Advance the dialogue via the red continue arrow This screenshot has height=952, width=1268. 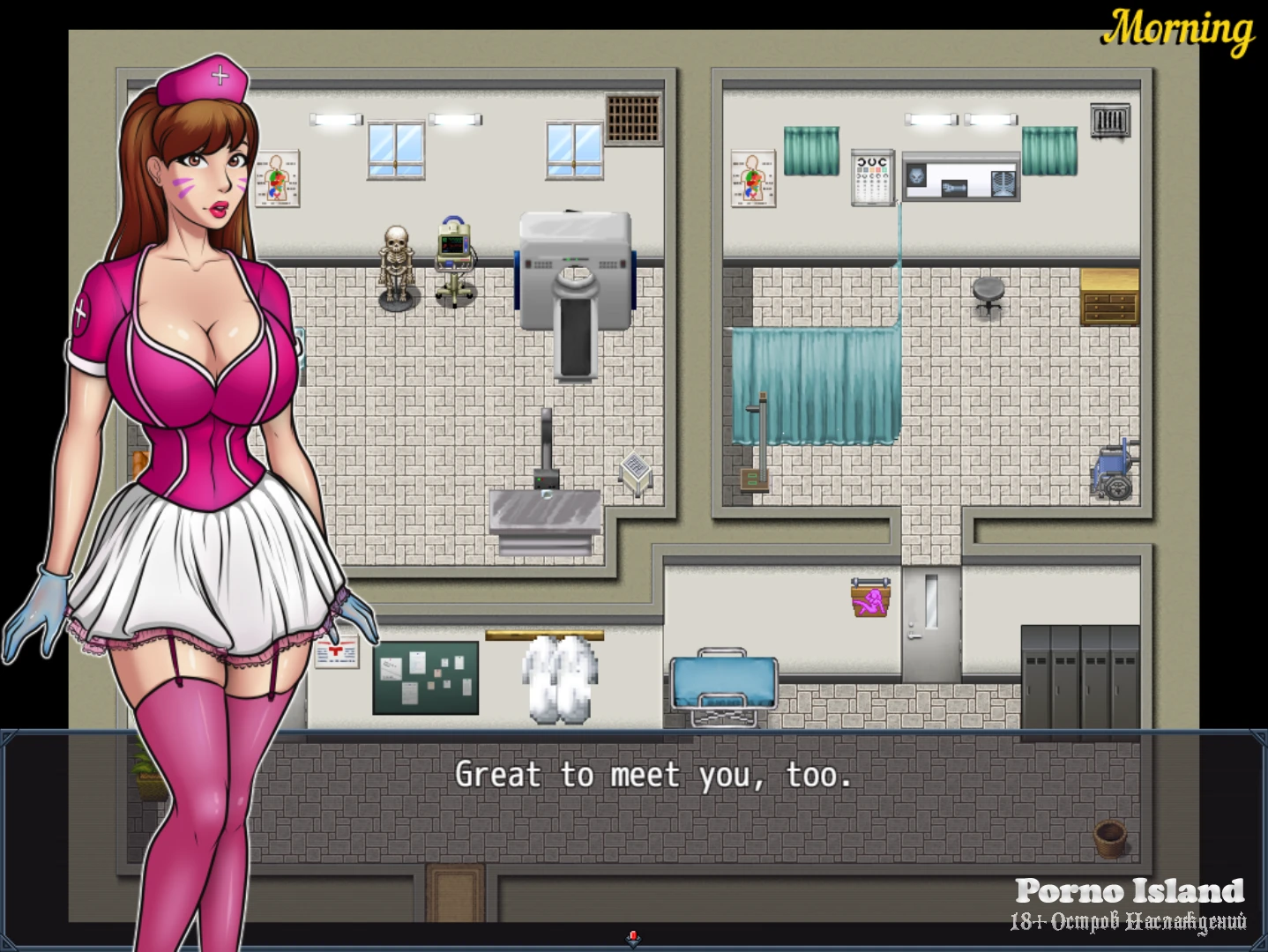pyautogui.click(x=633, y=938)
